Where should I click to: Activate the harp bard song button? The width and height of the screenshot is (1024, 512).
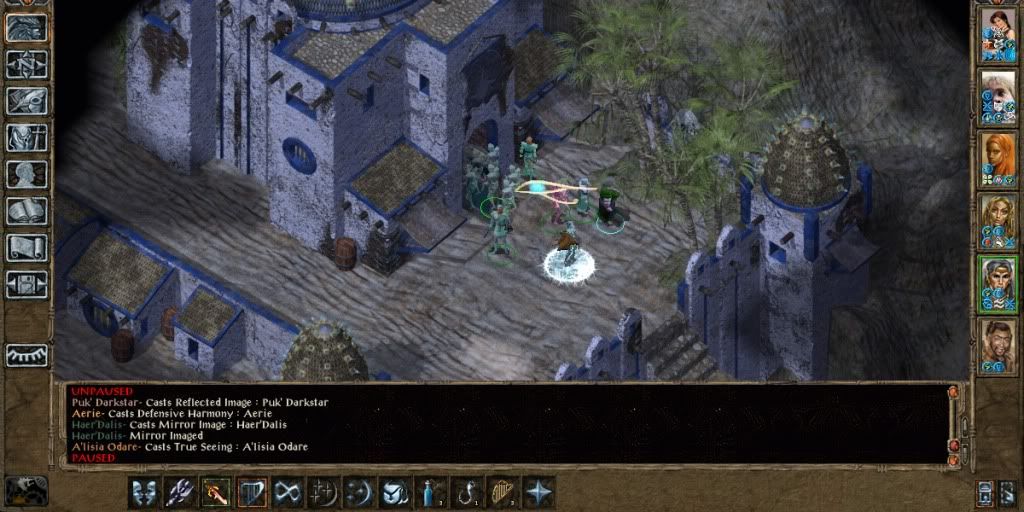251,492
